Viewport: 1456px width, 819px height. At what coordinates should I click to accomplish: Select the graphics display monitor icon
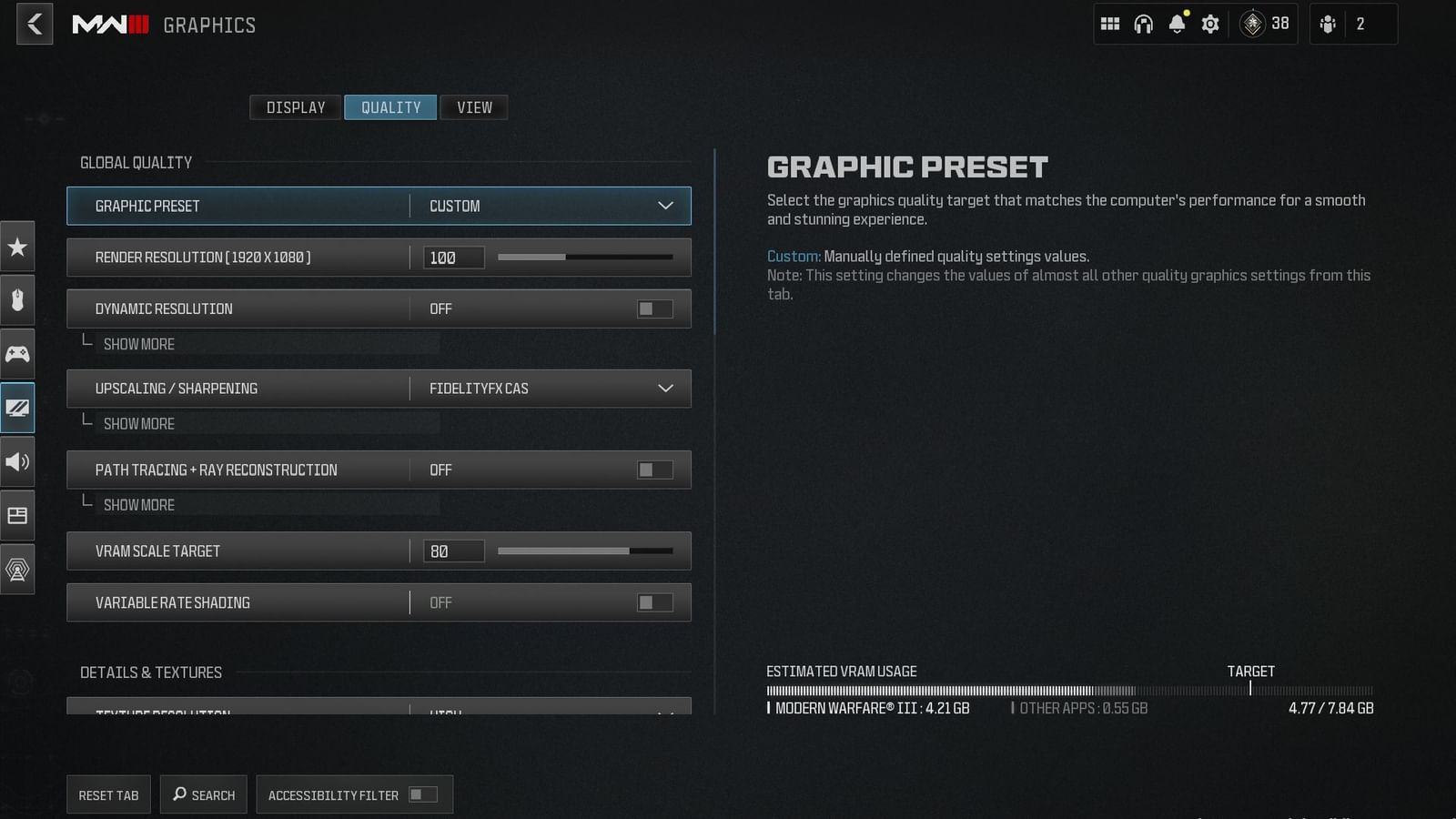coord(17,408)
